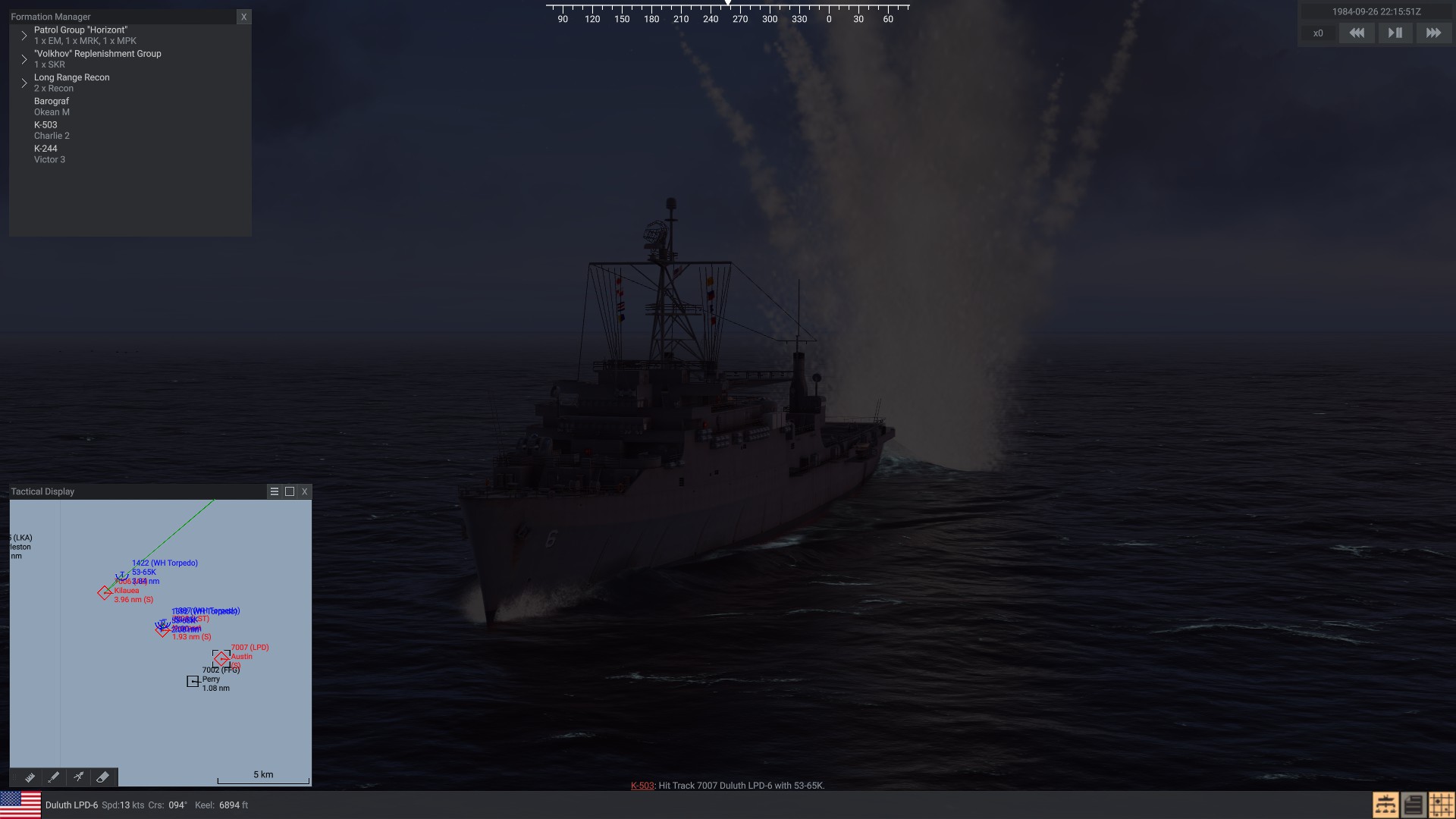The image size is (1456, 819).
Task: Expand the Long Range Recon group
Action: click(24, 83)
